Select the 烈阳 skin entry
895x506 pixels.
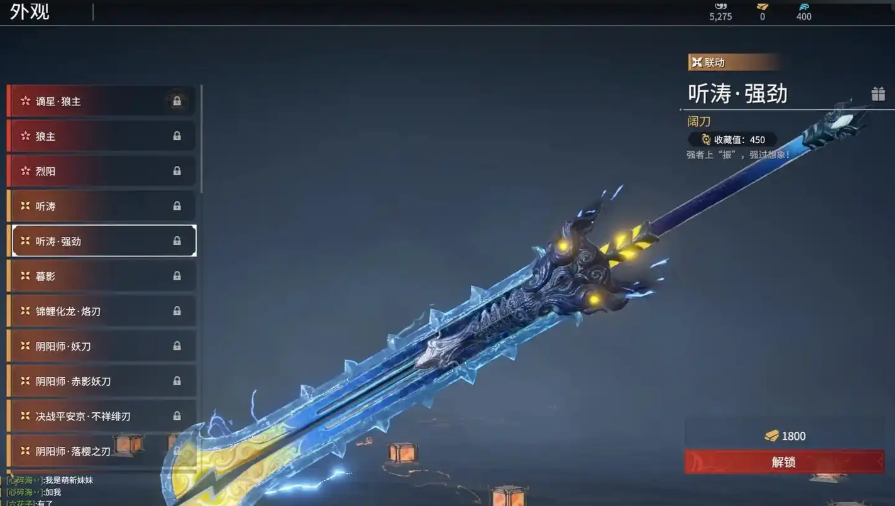click(100, 171)
